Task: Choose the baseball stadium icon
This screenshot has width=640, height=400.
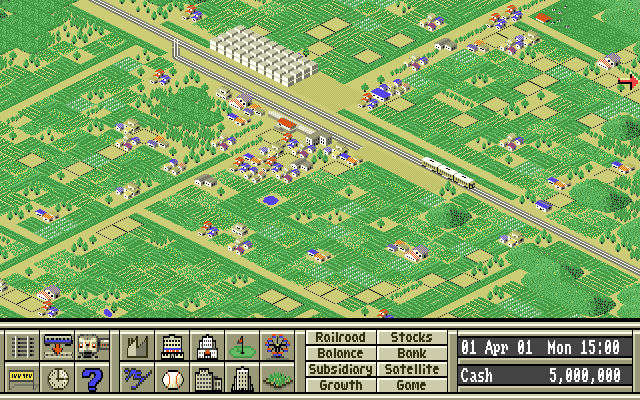Action: (172, 379)
